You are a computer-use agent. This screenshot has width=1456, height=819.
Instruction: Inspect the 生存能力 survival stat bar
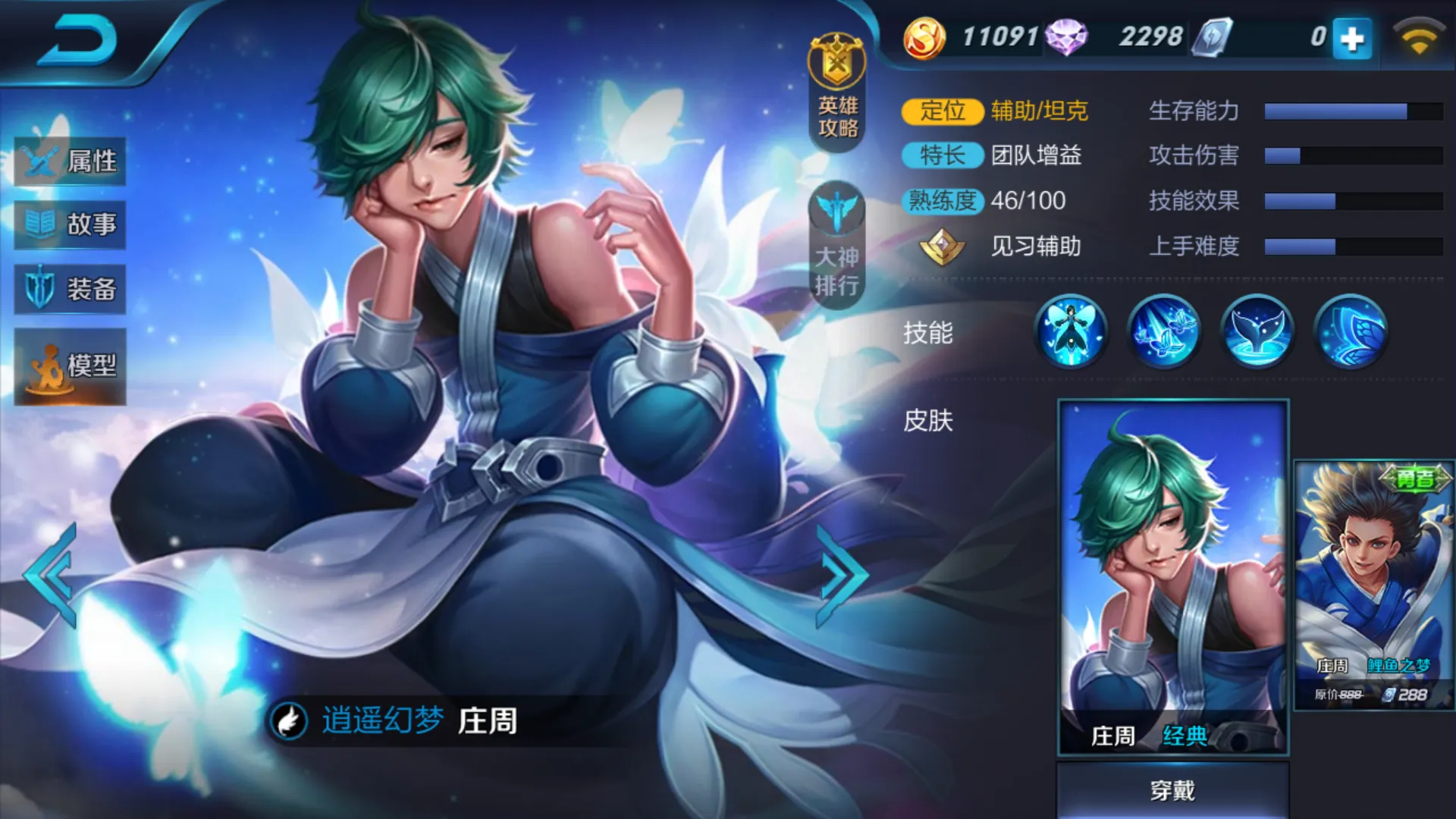click(x=1354, y=110)
